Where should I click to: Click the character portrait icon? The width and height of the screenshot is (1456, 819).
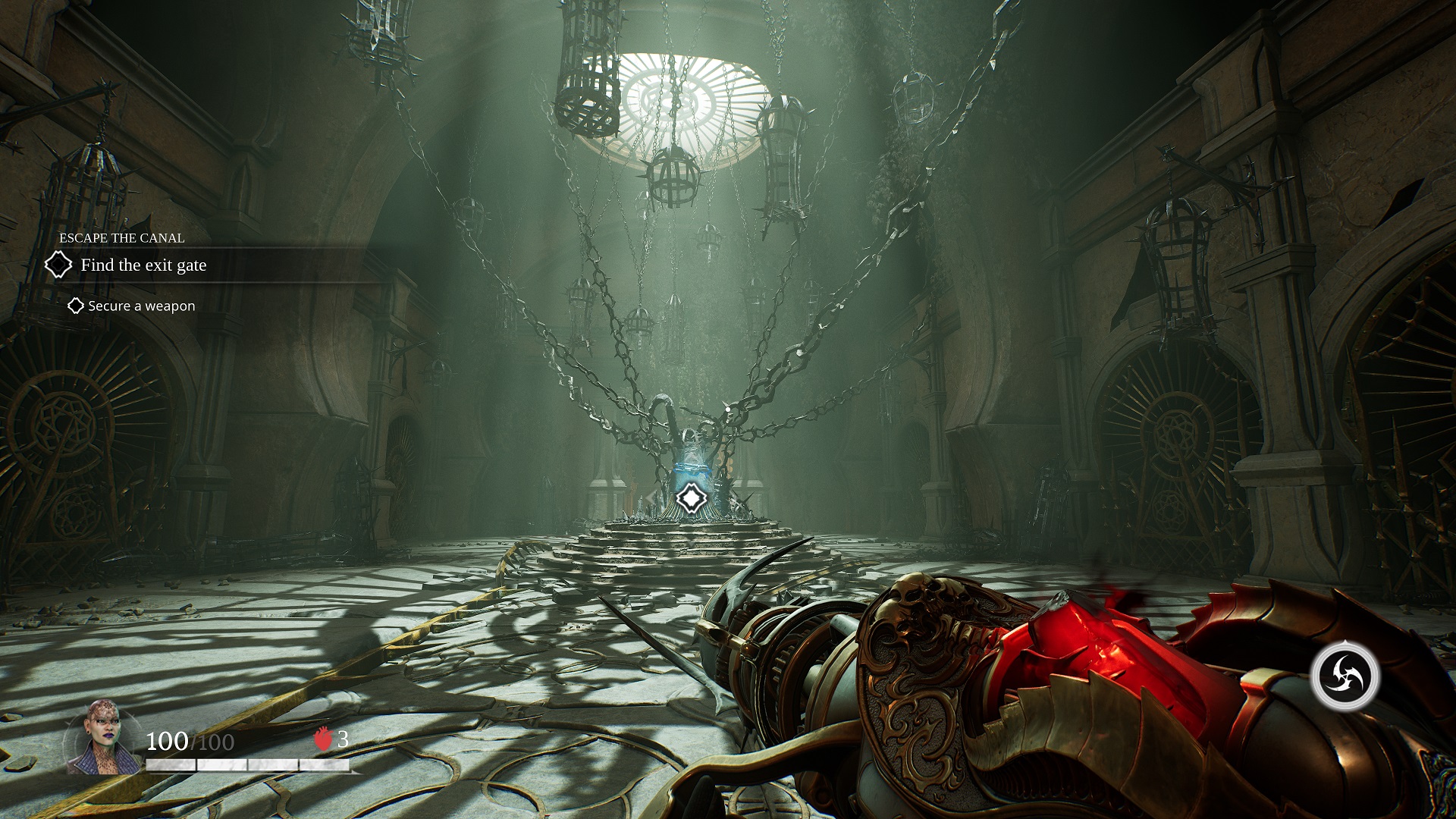click(x=102, y=738)
